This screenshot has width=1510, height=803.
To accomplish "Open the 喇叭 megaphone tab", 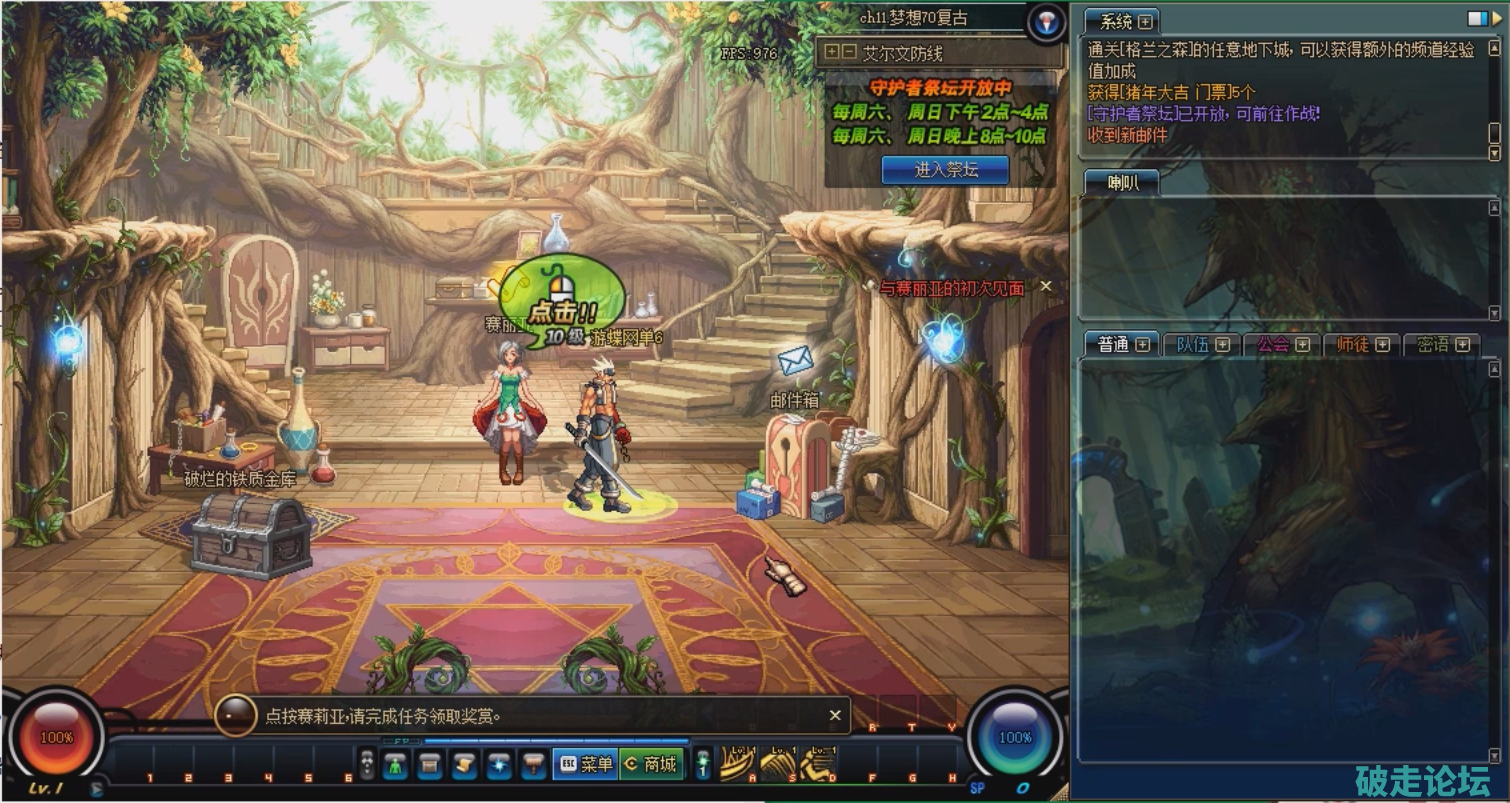I will click(x=1121, y=182).
